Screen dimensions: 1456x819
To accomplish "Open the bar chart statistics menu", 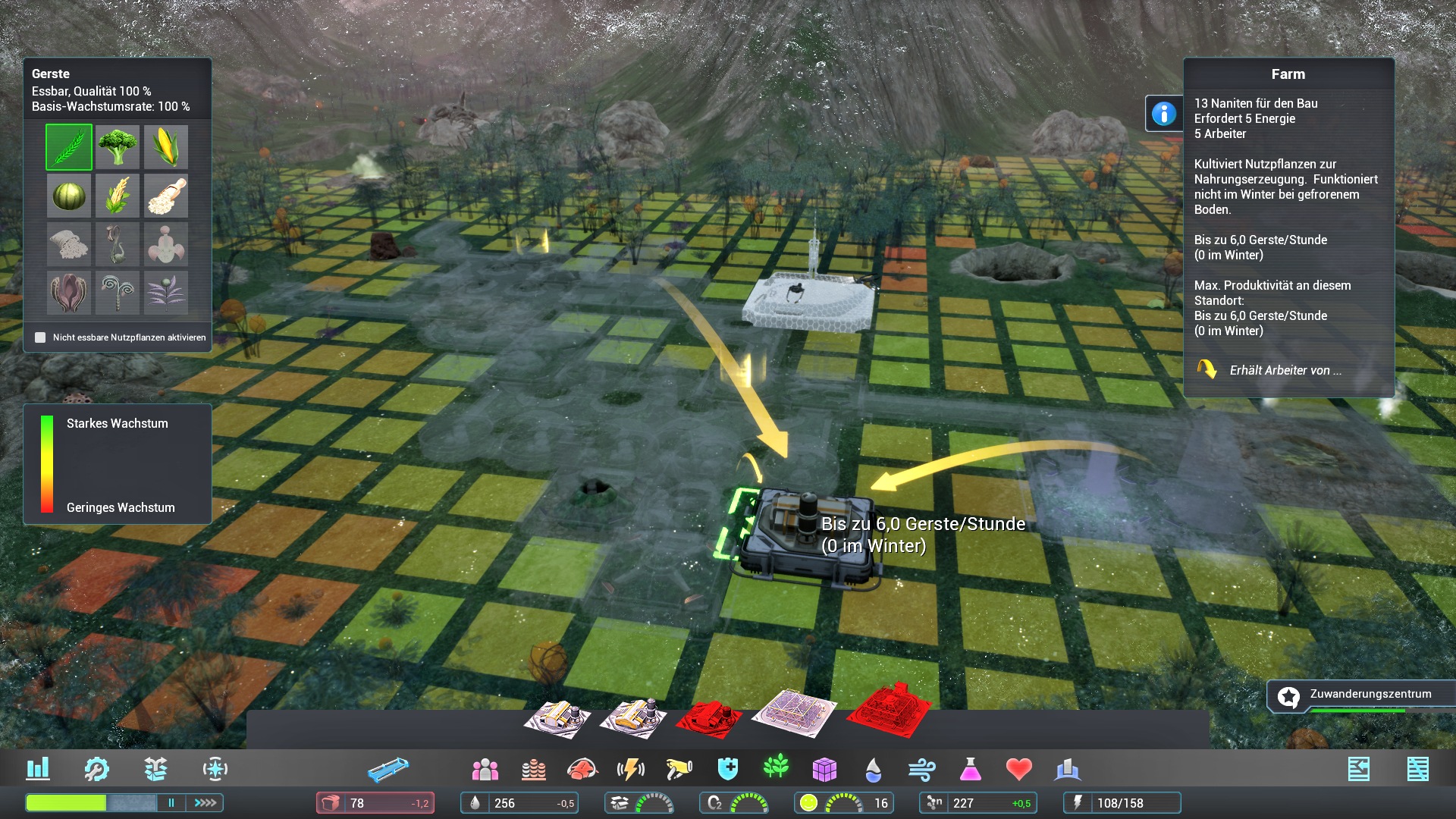I will click(38, 769).
